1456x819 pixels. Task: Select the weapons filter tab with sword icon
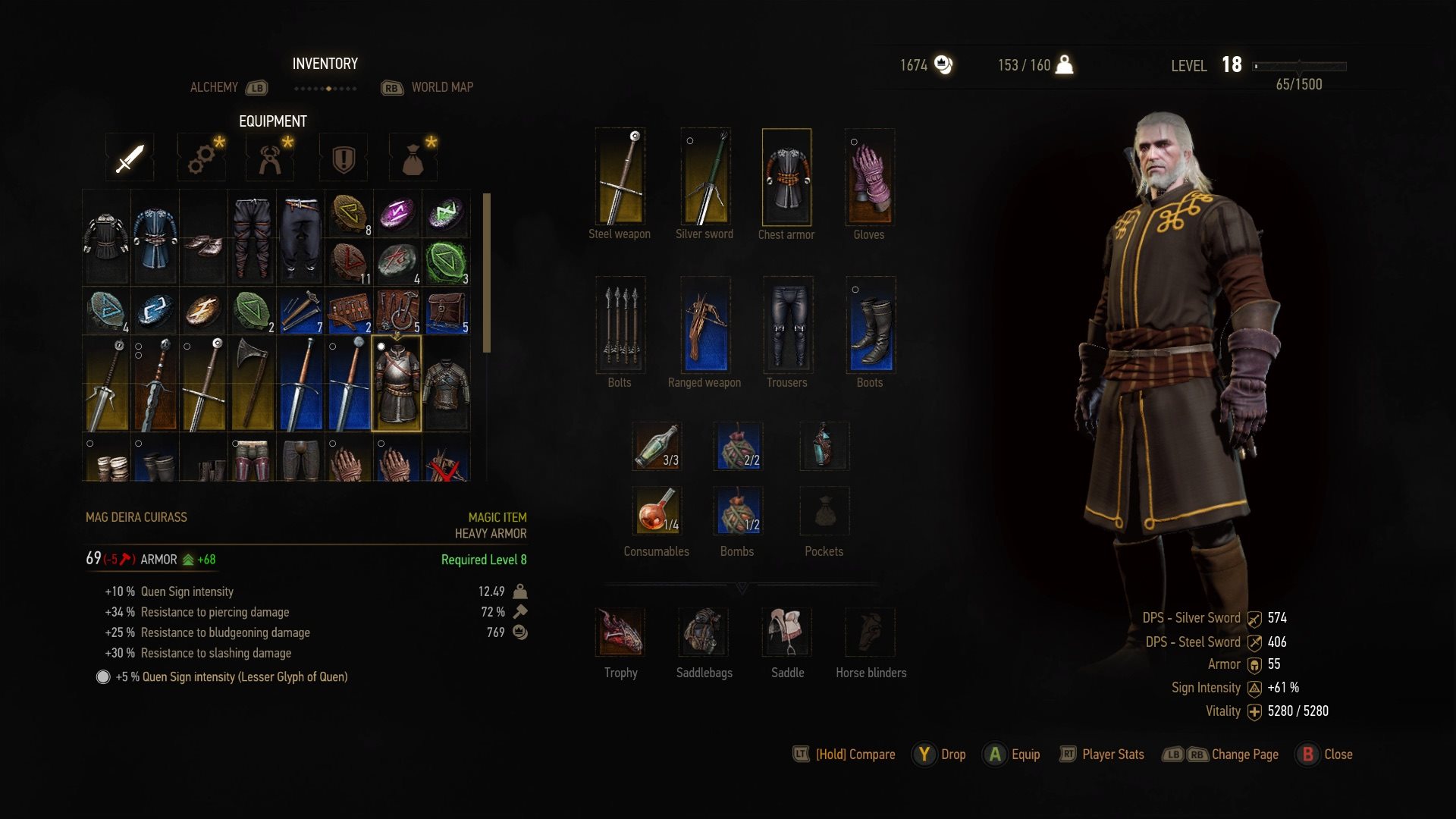pos(130,158)
